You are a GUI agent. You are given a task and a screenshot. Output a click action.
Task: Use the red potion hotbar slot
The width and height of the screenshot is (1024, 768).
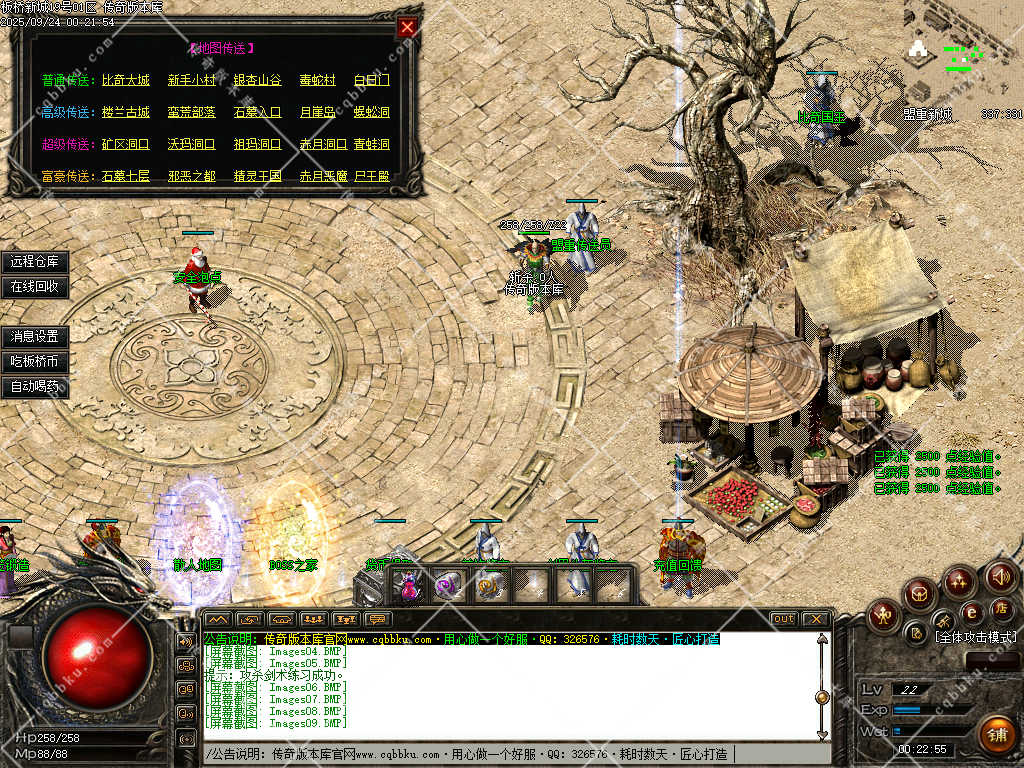[409, 586]
